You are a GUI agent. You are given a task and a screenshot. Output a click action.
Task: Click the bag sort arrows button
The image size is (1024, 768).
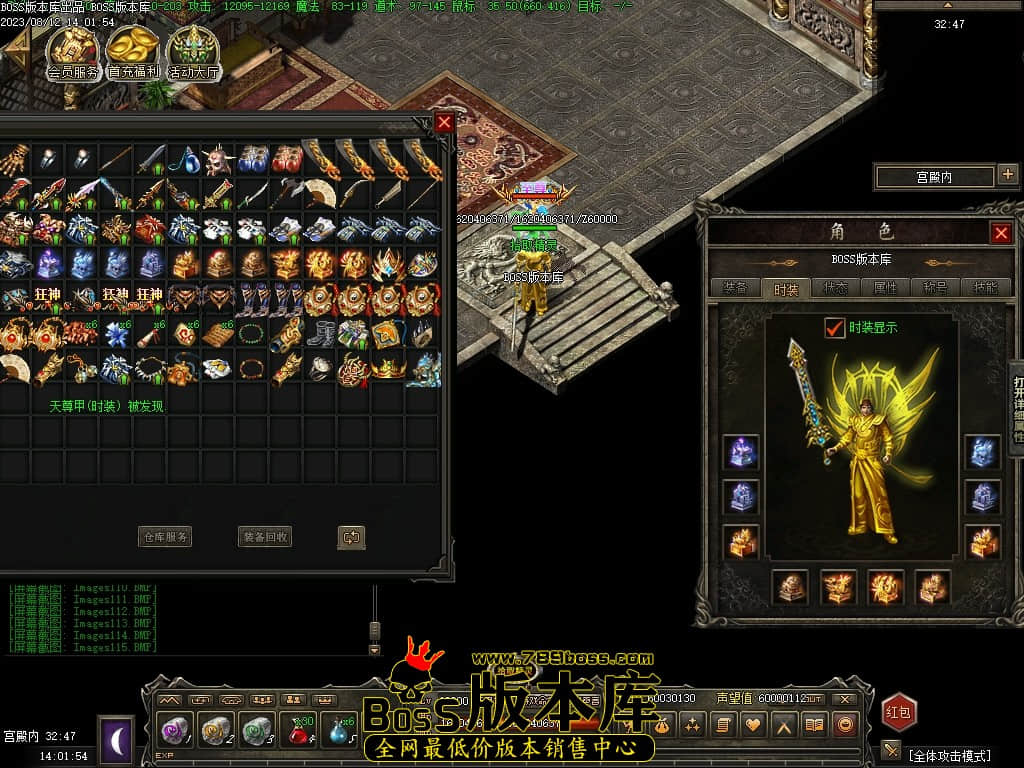(351, 537)
